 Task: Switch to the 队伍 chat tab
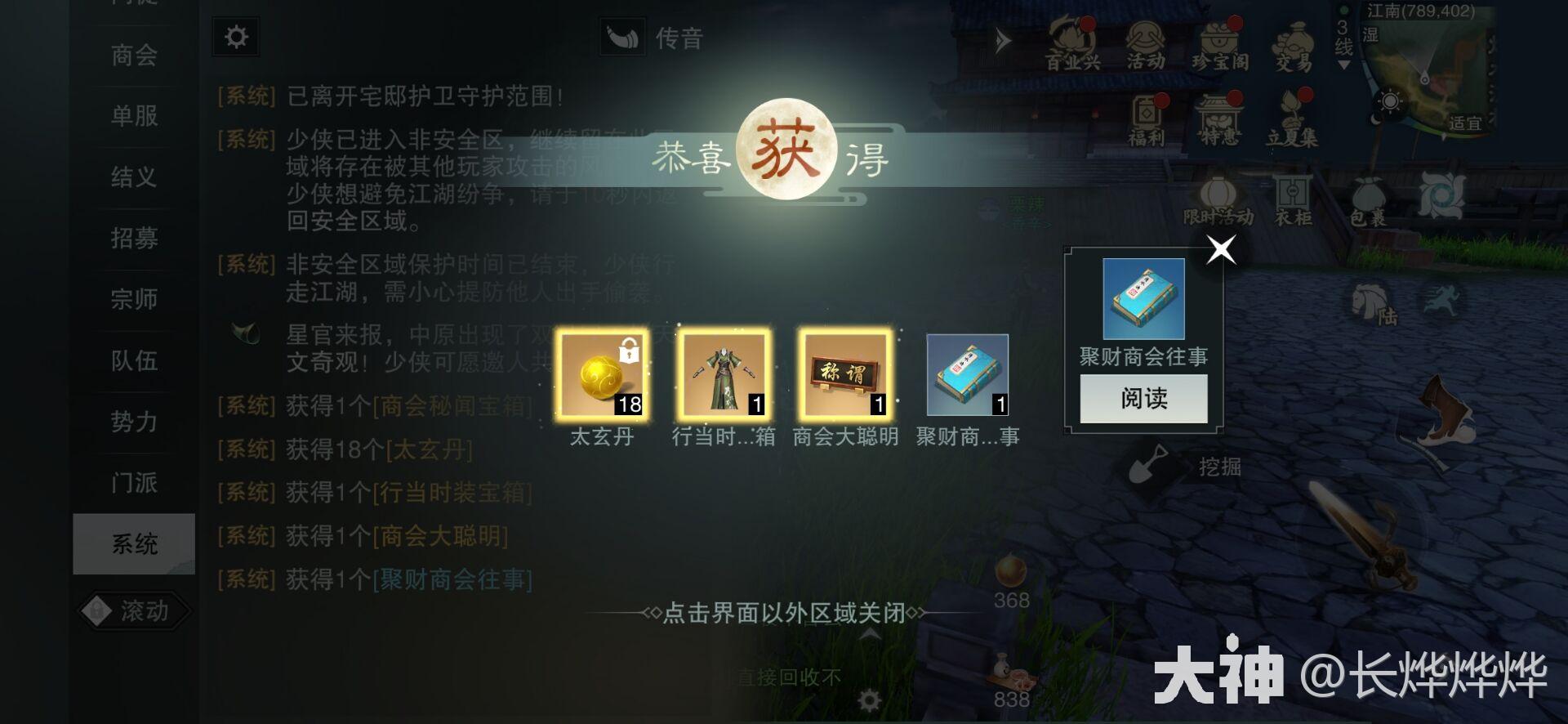(134, 361)
